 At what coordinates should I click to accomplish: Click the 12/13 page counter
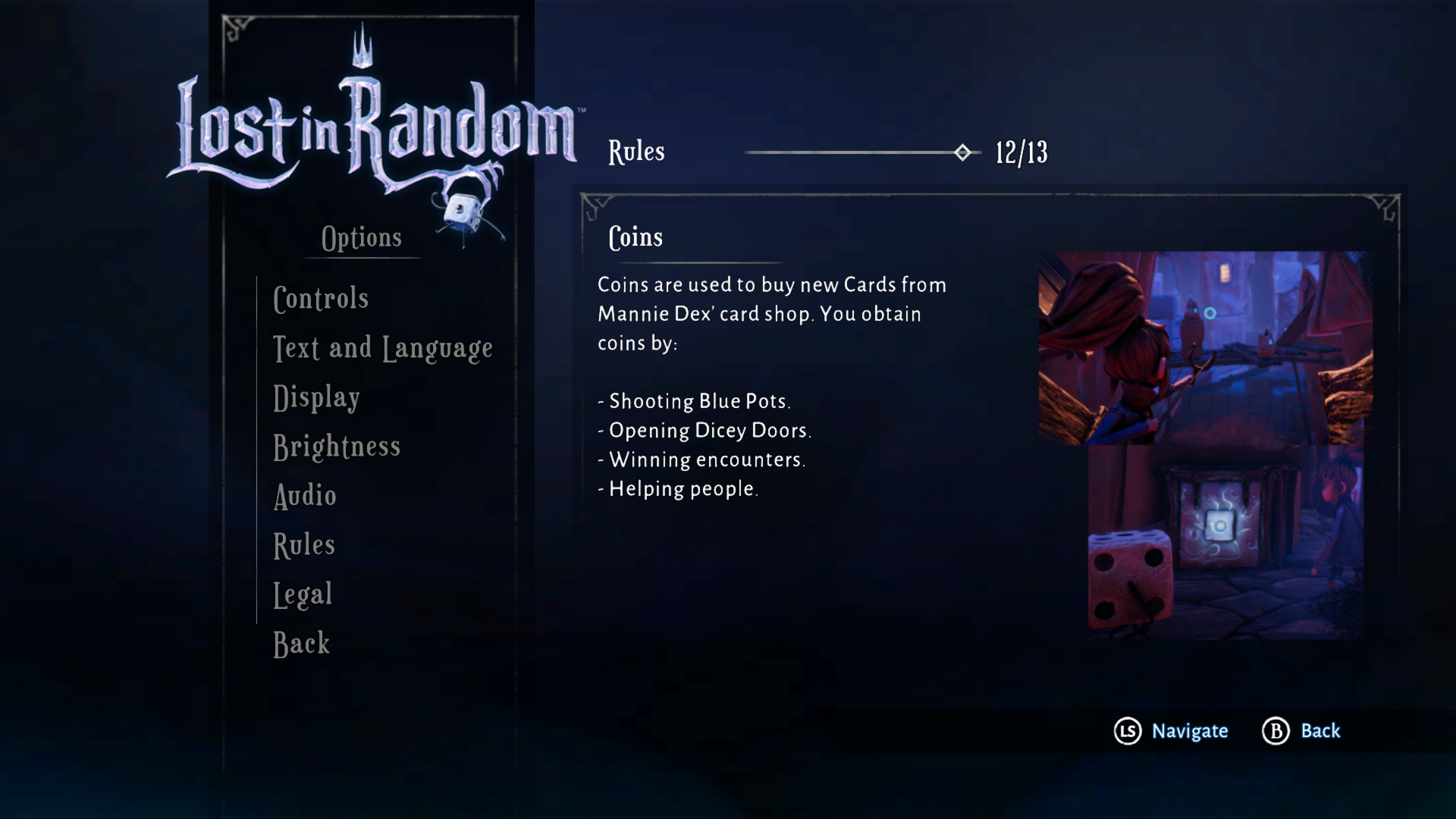click(1020, 152)
